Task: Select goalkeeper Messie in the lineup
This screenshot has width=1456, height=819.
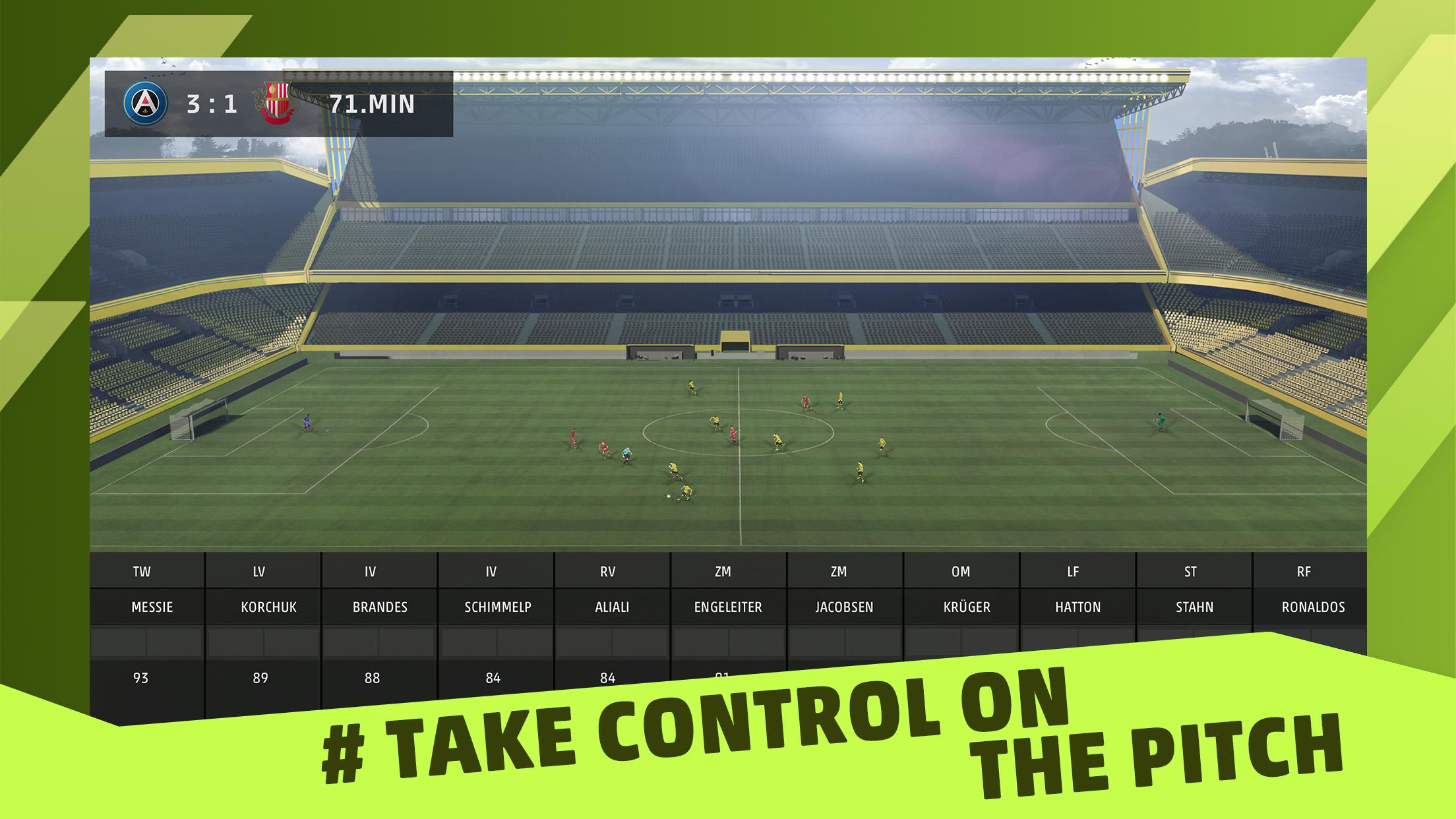Action: coord(152,607)
